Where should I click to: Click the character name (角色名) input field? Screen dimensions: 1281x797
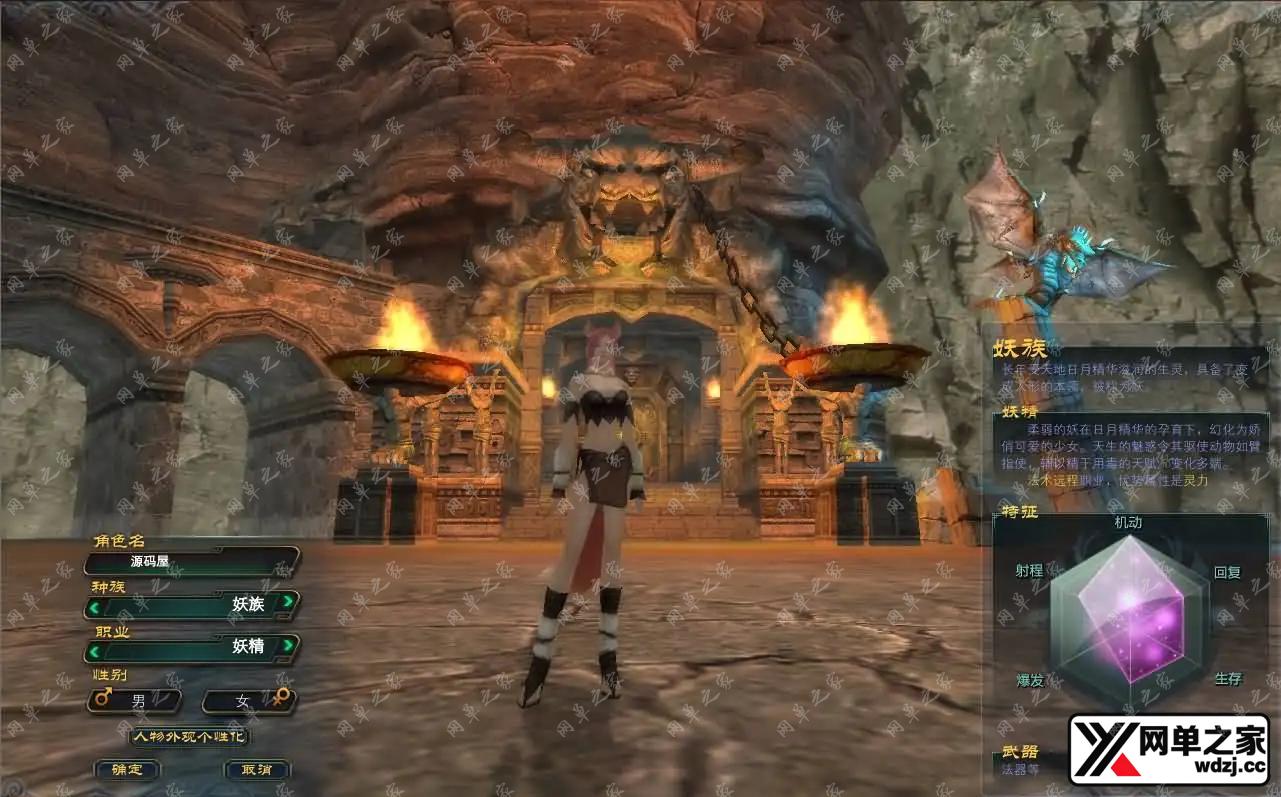click(190, 562)
